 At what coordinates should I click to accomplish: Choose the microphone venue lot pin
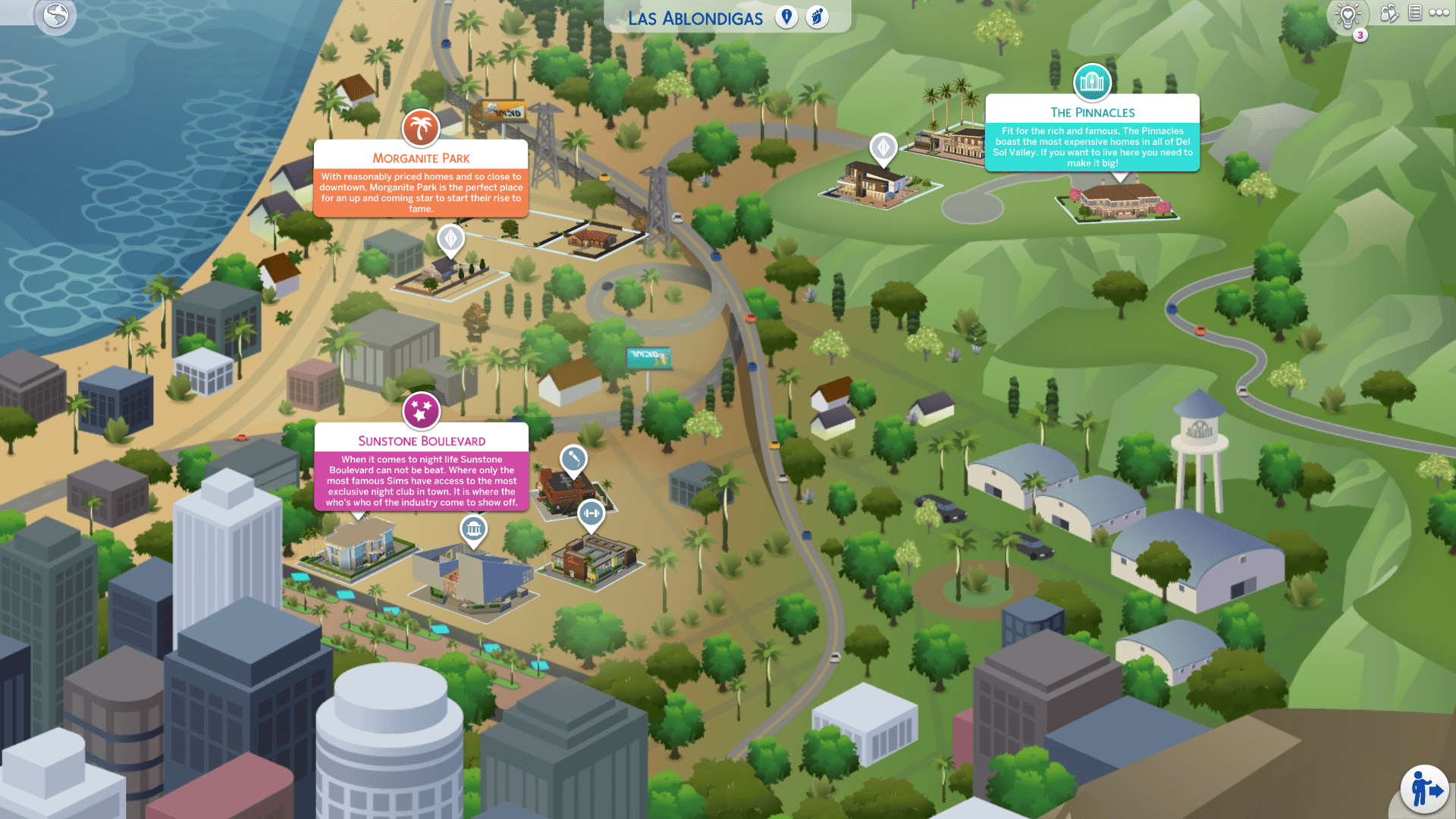573,459
